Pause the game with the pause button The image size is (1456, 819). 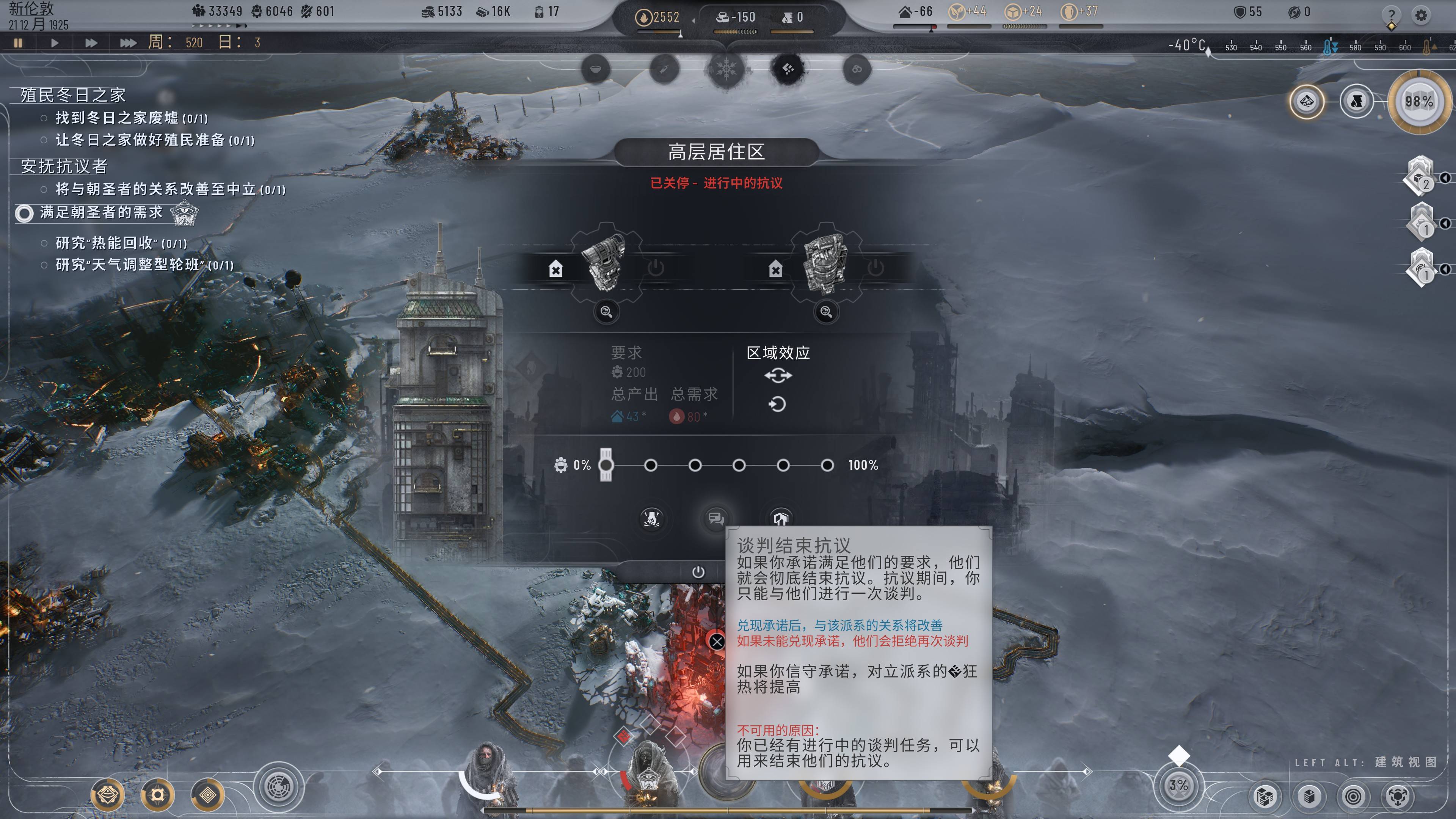(x=18, y=42)
